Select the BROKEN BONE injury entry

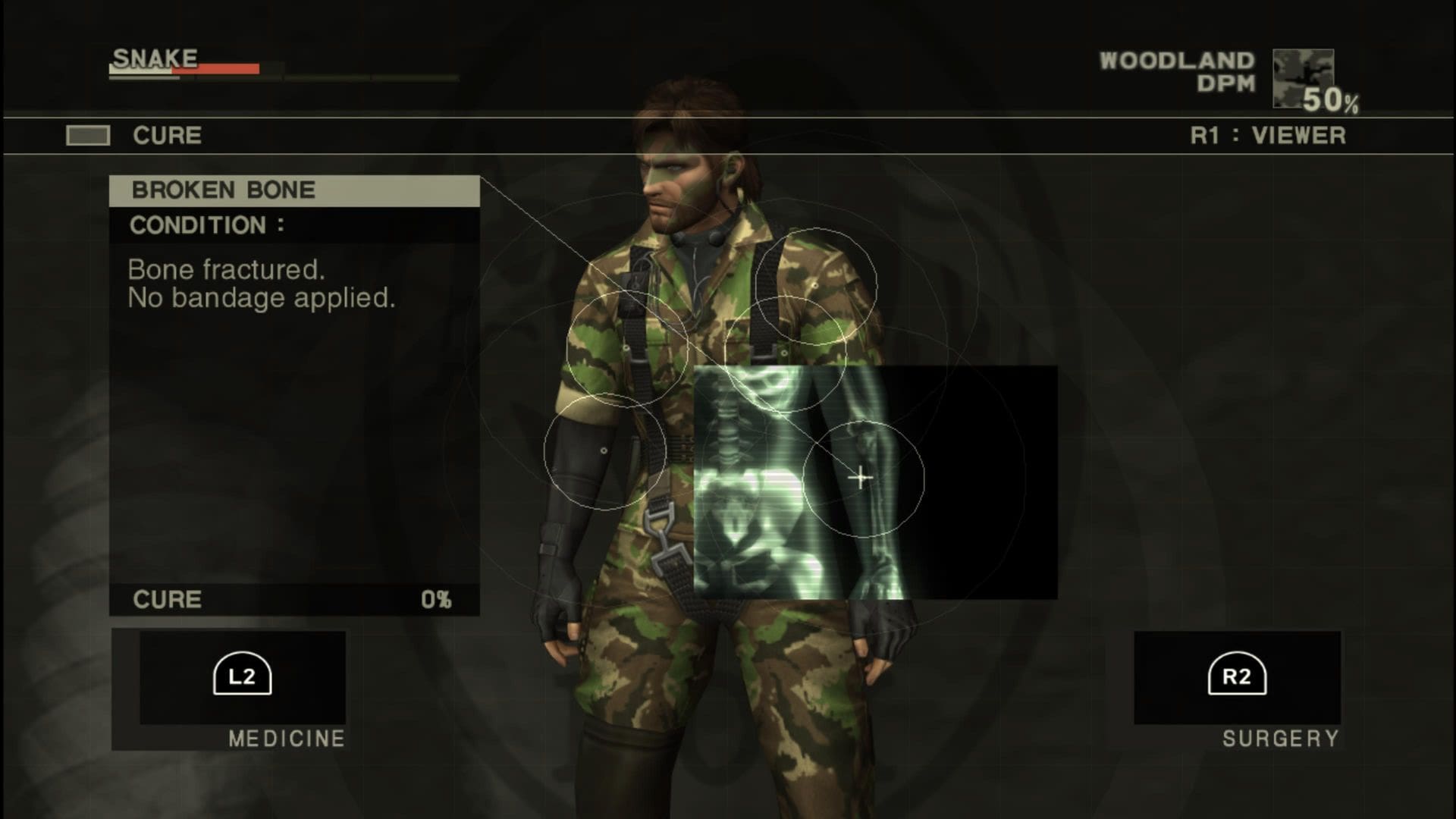coord(294,190)
